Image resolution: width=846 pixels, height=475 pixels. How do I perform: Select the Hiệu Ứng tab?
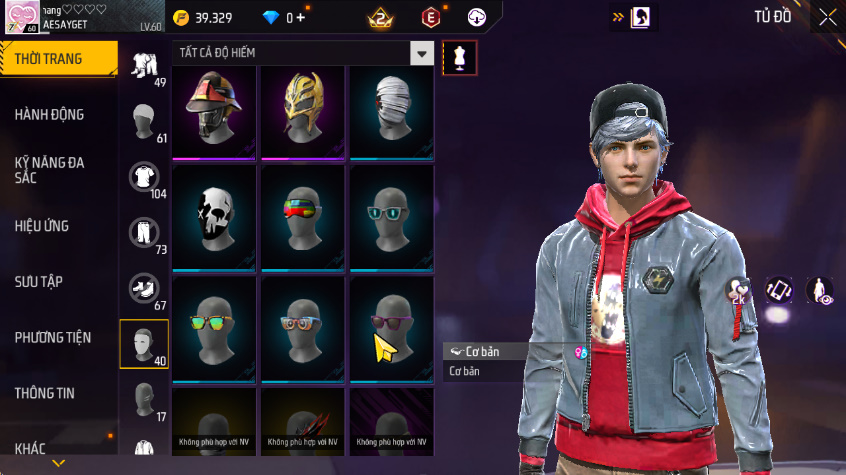click(42, 226)
